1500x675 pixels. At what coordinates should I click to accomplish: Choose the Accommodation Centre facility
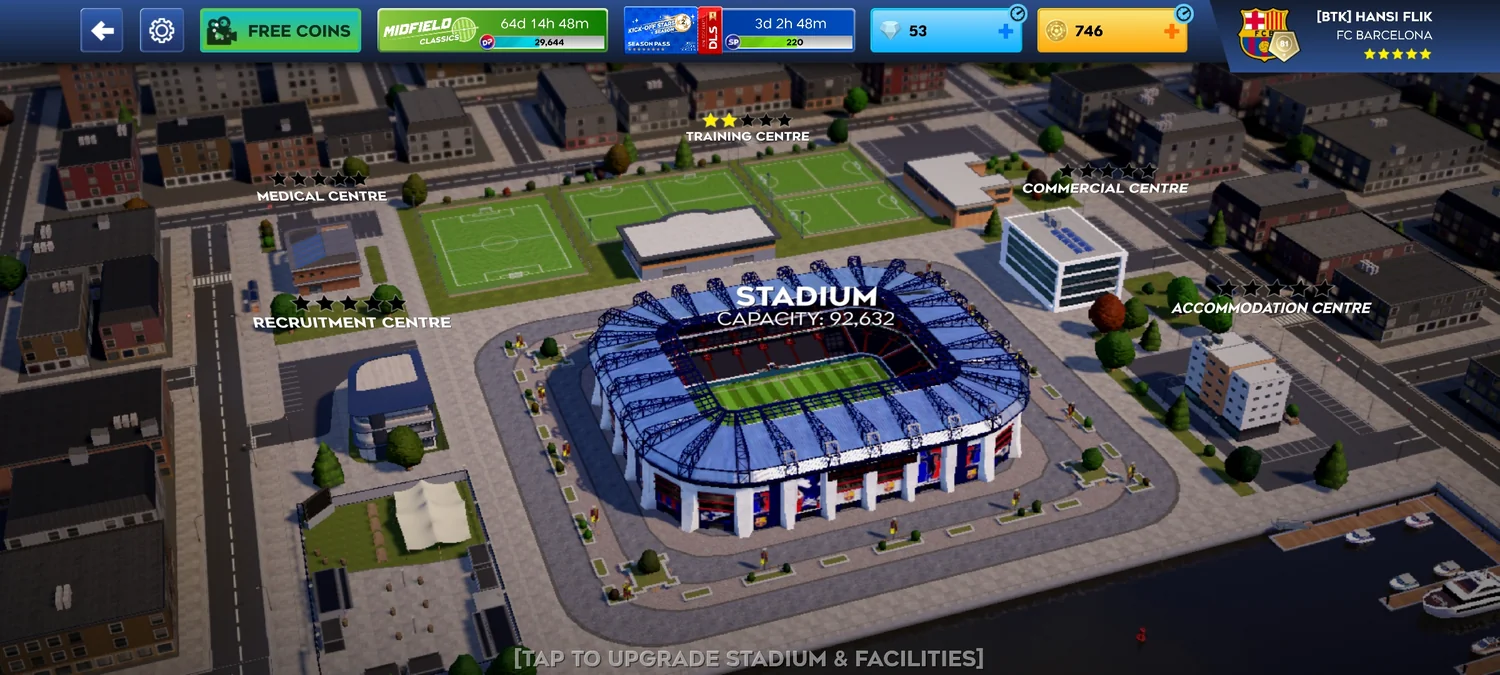coord(1270,308)
